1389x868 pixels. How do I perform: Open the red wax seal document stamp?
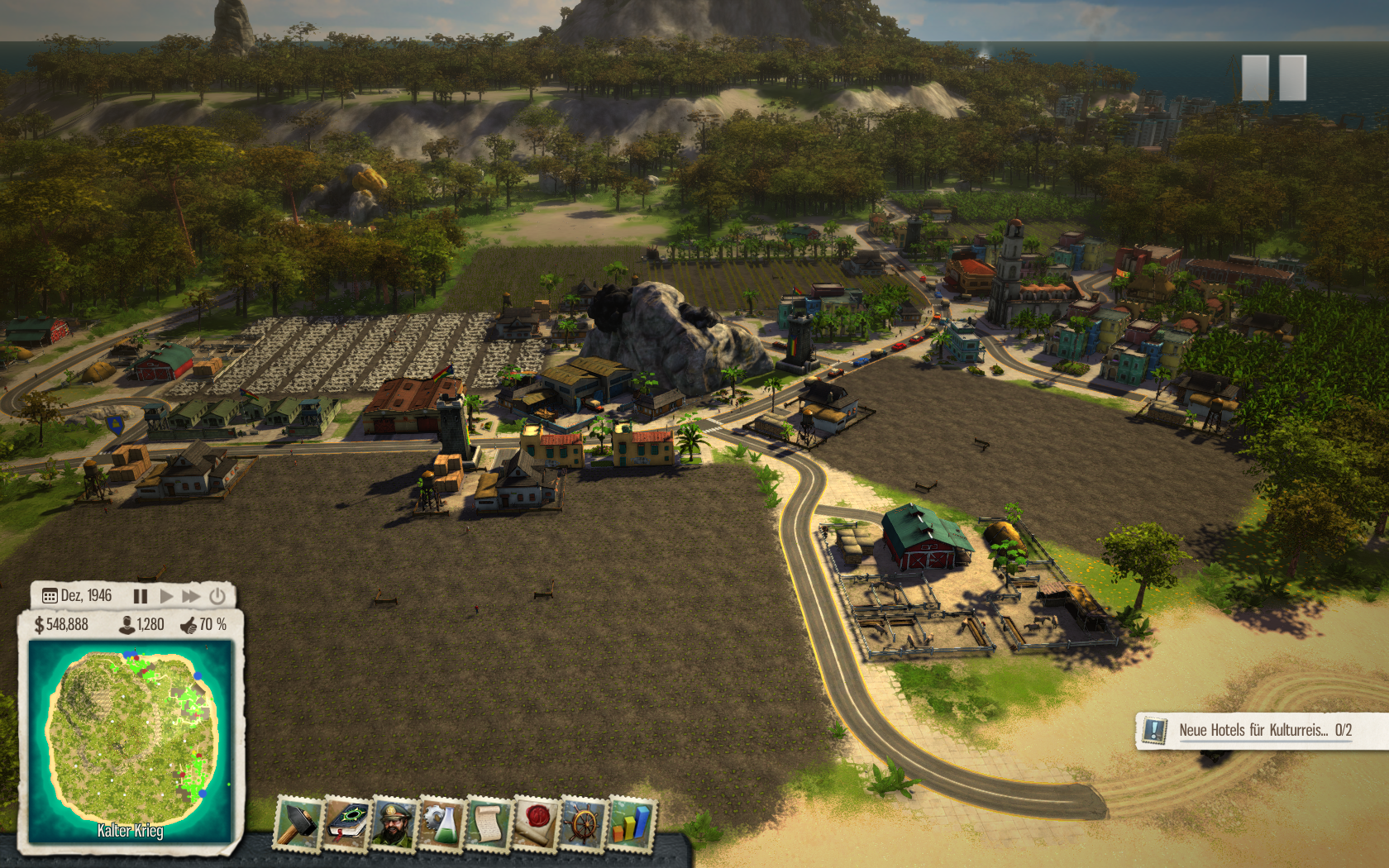pyautogui.click(x=536, y=823)
